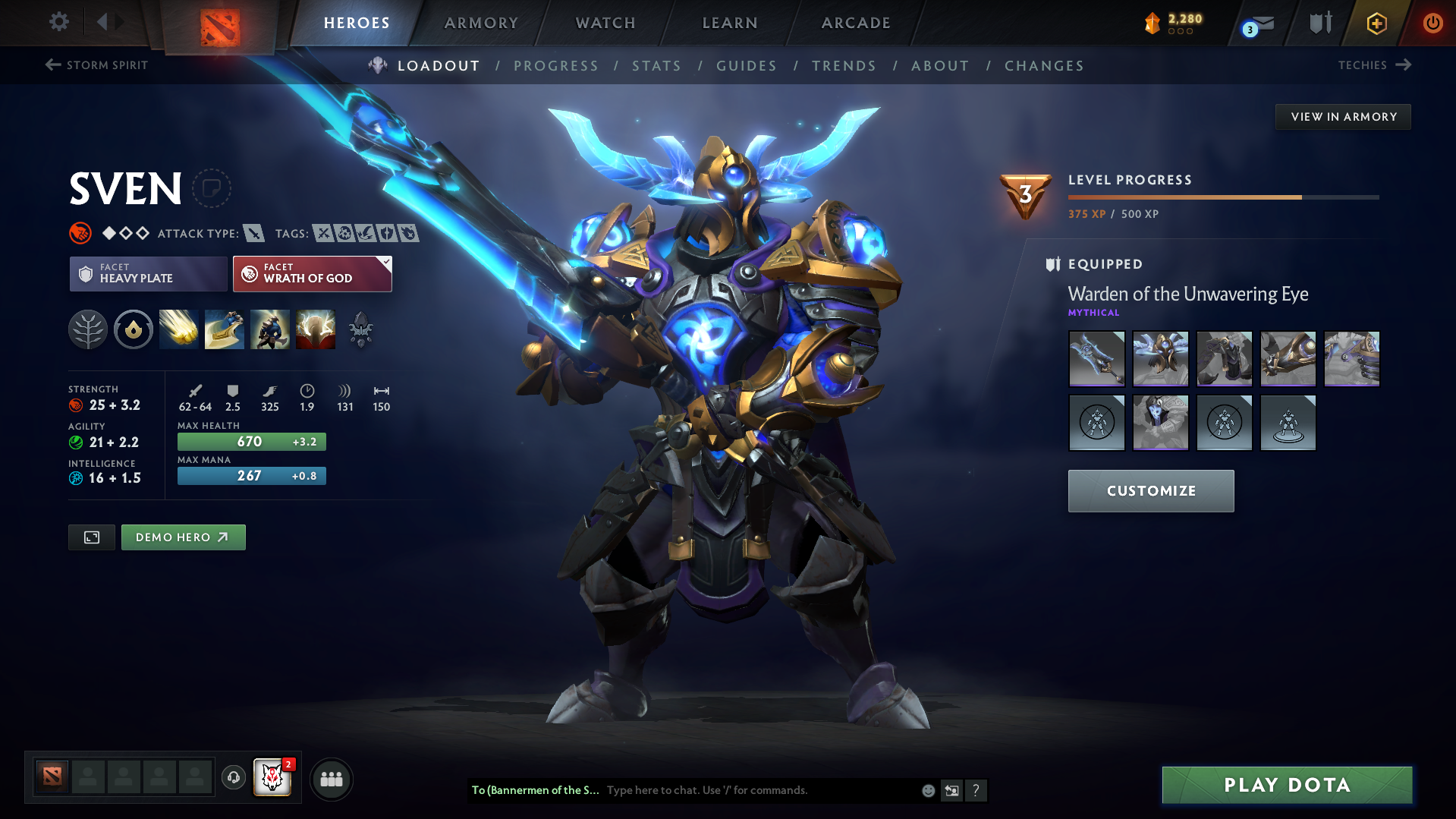Navigate forward to Techies hero

[x=1375, y=65]
